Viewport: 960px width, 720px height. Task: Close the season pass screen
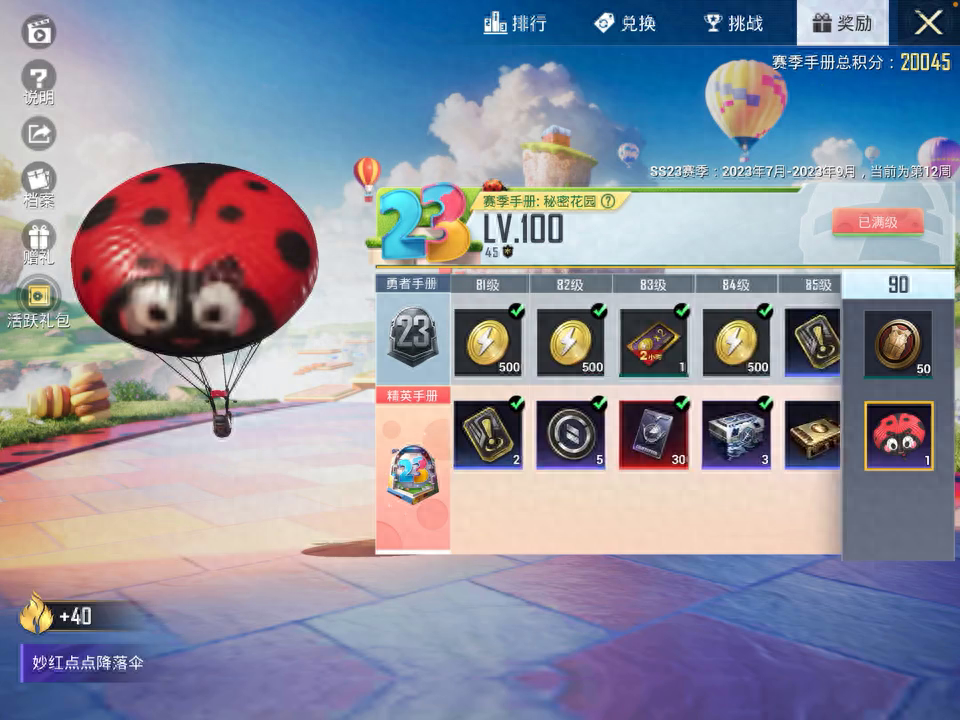(929, 23)
